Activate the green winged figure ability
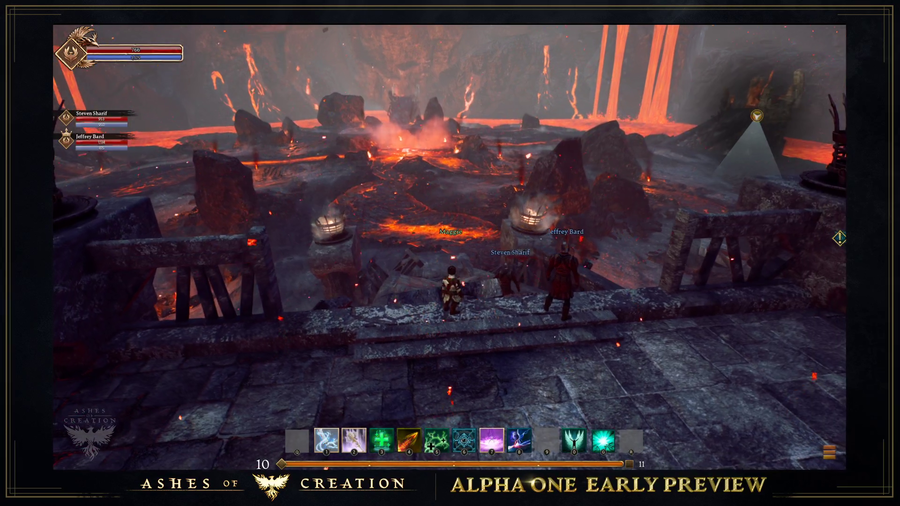900x506 pixels. click(x=574, y=440)
